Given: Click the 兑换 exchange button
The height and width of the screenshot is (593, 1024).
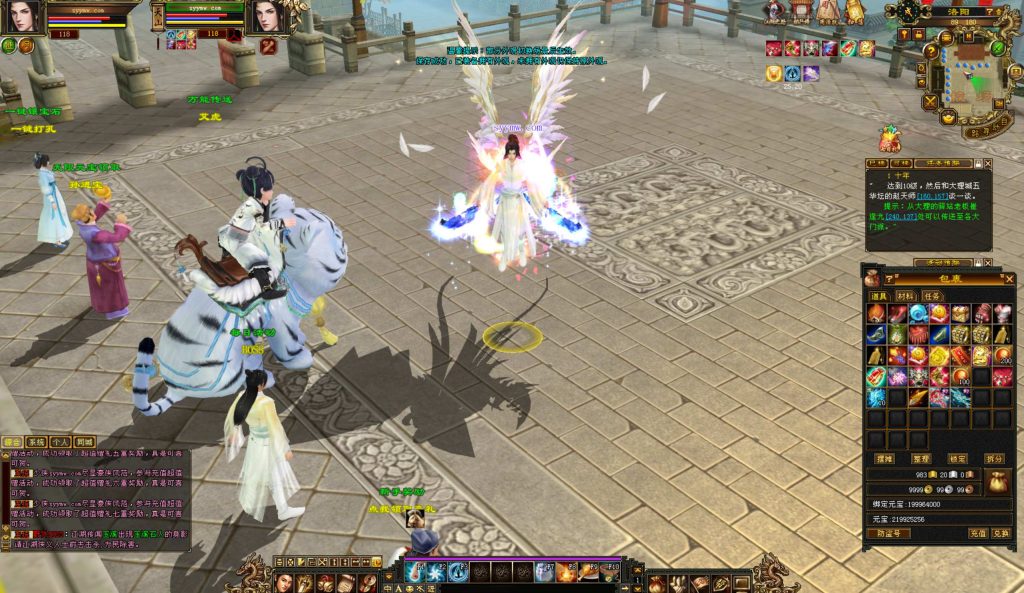Looking at the screenshot, I should pyautogui.click(x=1001, y=534).
